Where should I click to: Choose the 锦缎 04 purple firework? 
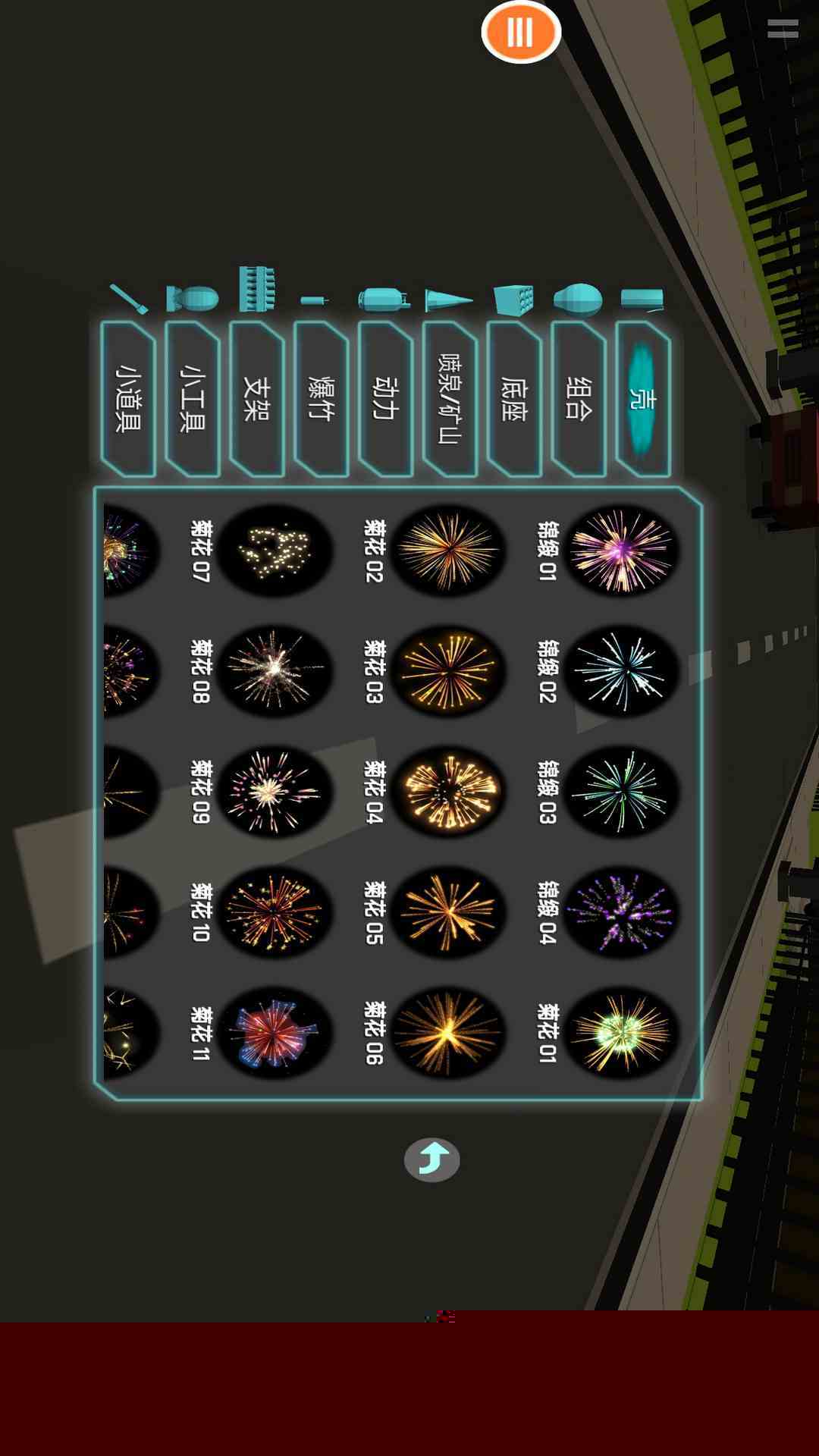tap(621, 912)
